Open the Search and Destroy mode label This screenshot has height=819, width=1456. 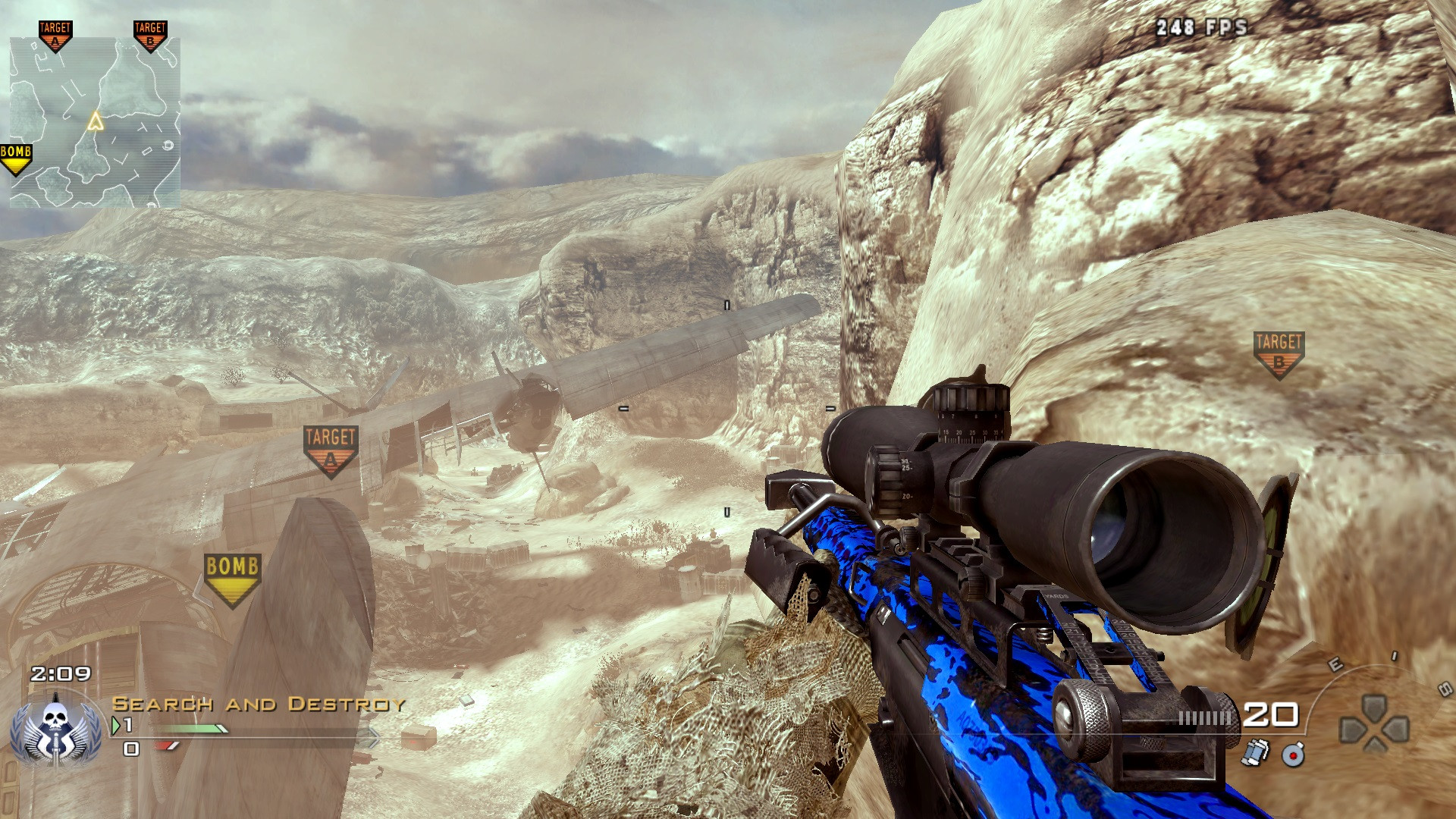click(x=258, y=703)
